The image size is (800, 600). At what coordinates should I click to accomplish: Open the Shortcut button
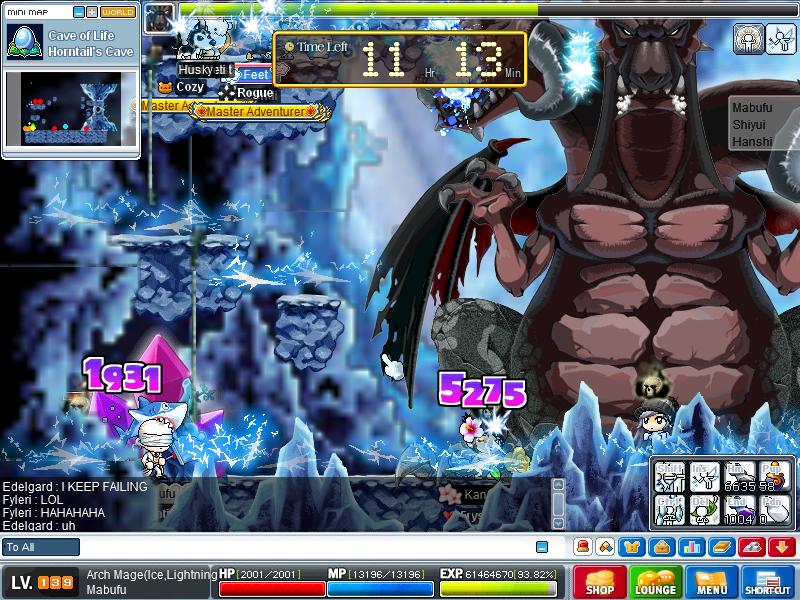[x=768, y=582]
